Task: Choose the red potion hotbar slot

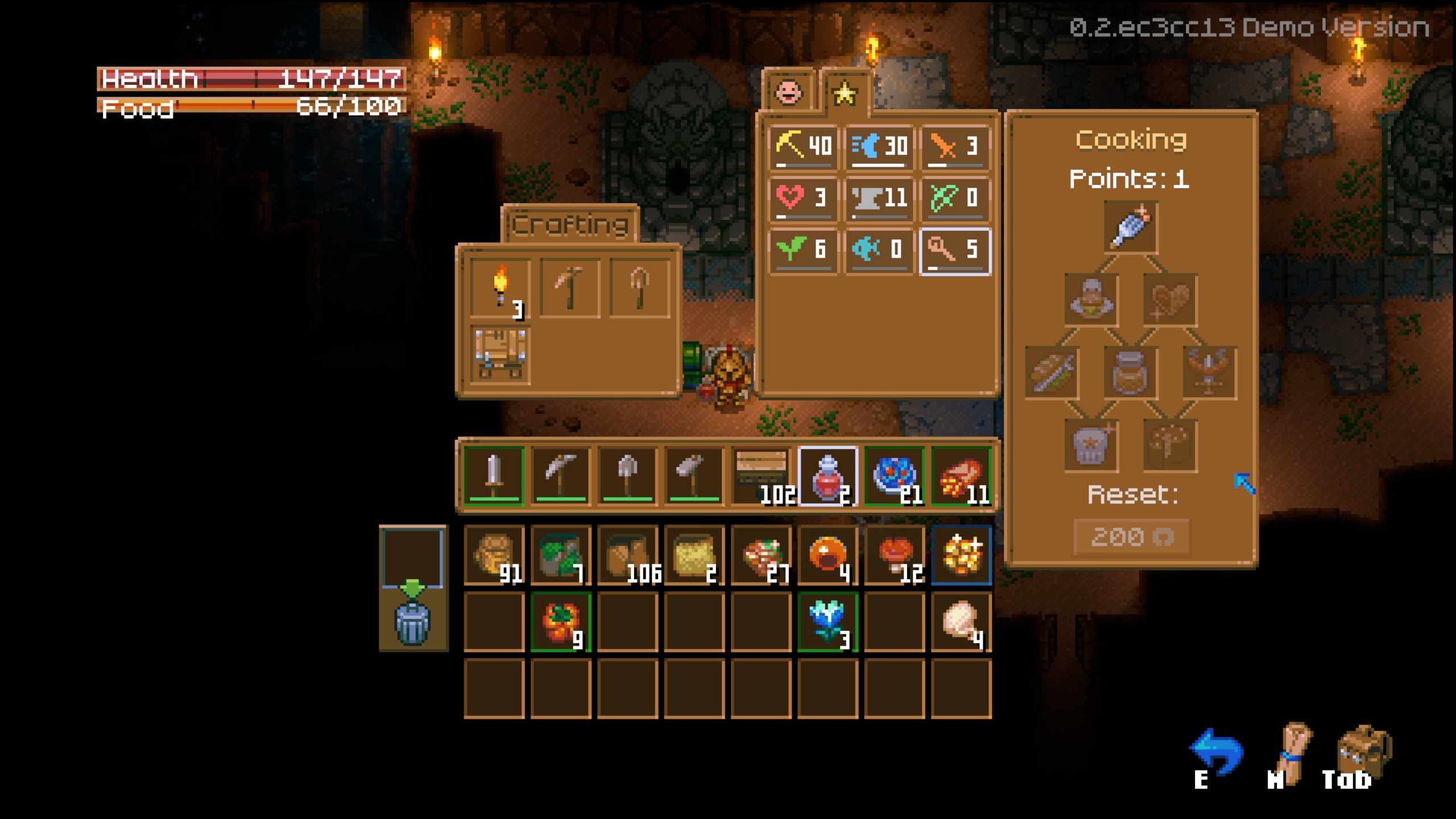Action: [828, 475]
